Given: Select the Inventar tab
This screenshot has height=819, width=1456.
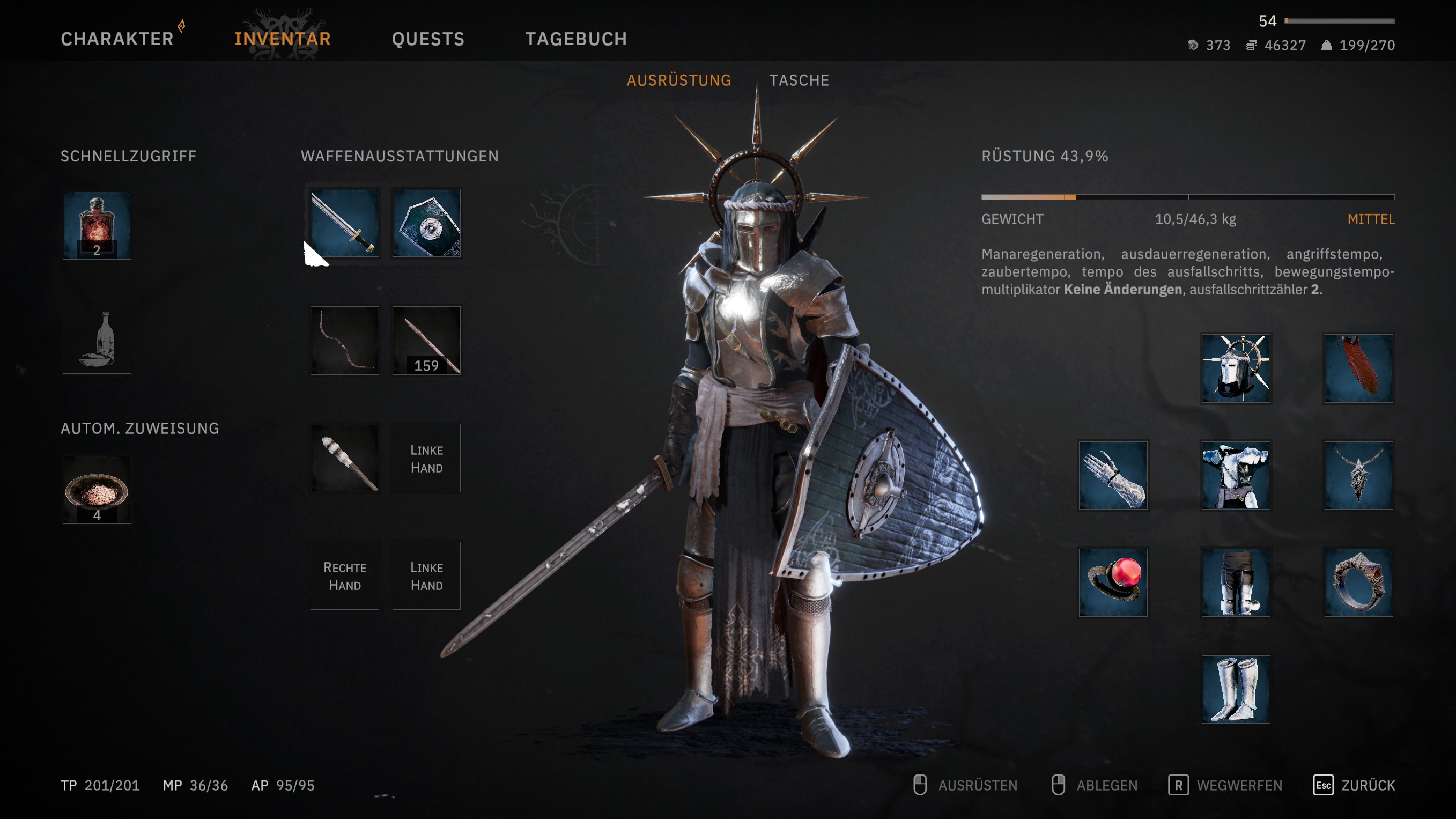Looking at the screenshot, I should pos(283,39).
